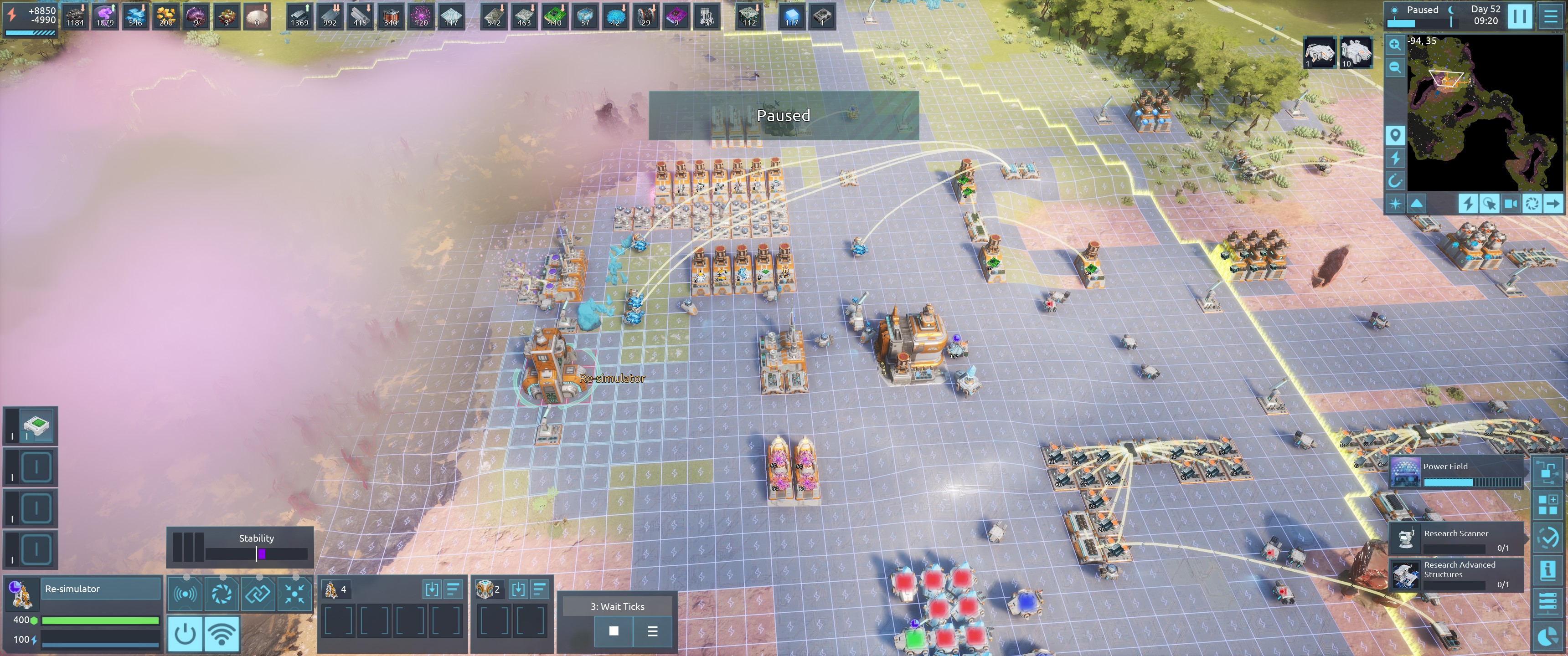This screenshot has height=656, width=1568.
Task: Zoom in on the minimap
Action: pyautogui.click(x=1394, y=45)
